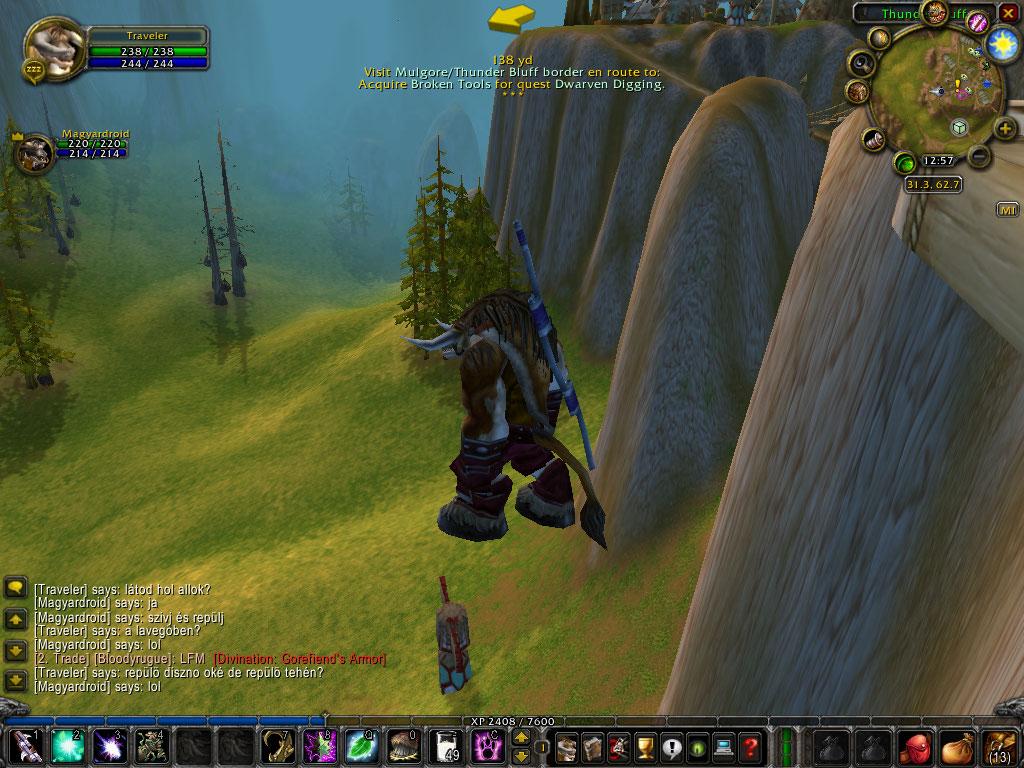This screenshot has height=768, width=1024.
Task: Drink the milk glass item with 49 count
Action: (x=444, y=747)
